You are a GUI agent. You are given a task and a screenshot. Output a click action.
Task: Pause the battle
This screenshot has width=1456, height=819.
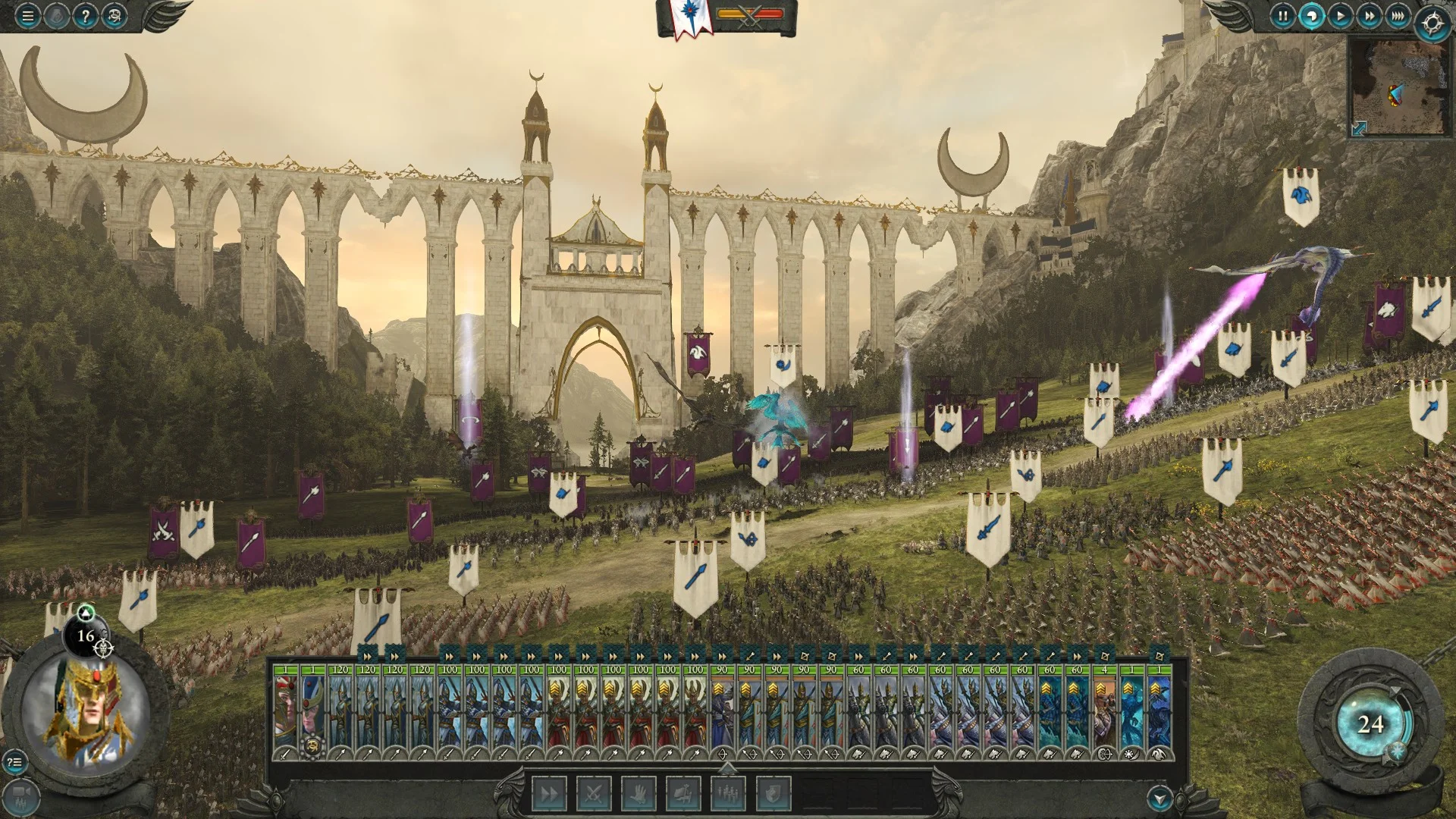(1282, 15)
